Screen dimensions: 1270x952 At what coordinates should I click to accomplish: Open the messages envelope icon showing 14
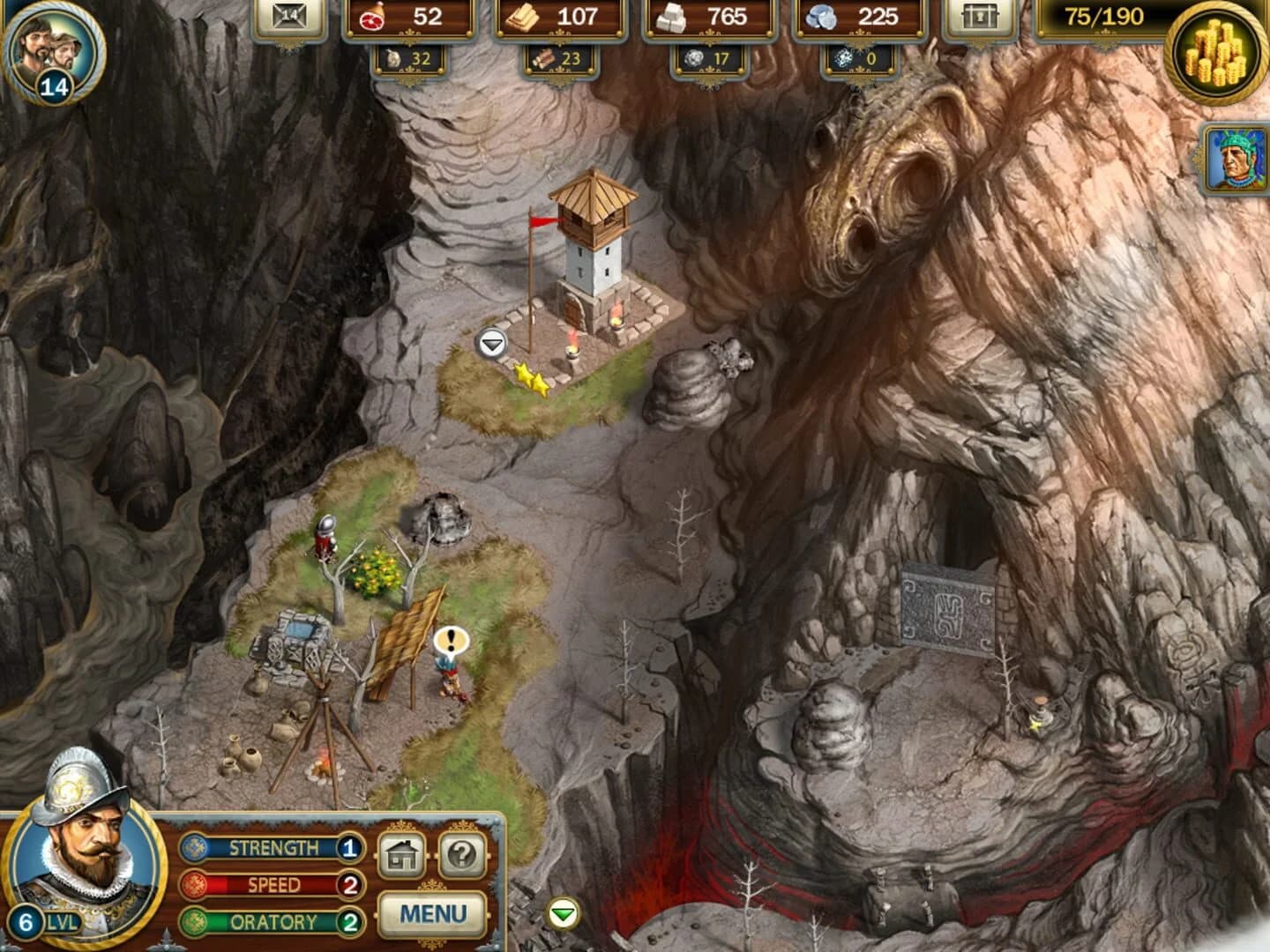pyautogui.click(x=290, y=14)
